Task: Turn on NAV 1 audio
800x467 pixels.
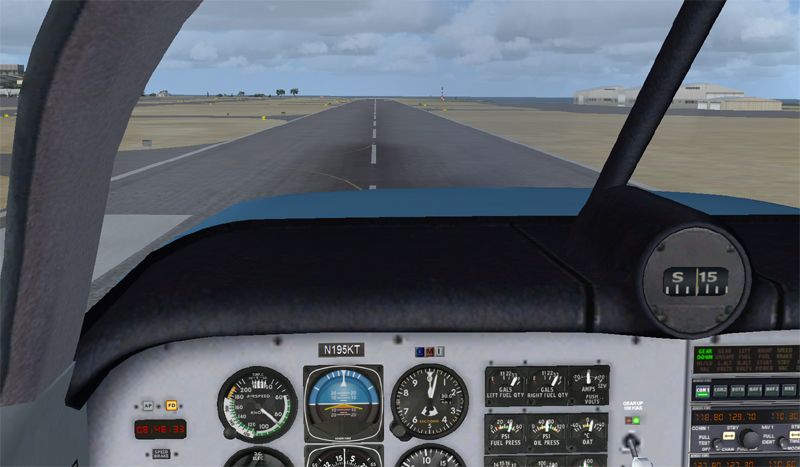Action: (x=754, y=392)
